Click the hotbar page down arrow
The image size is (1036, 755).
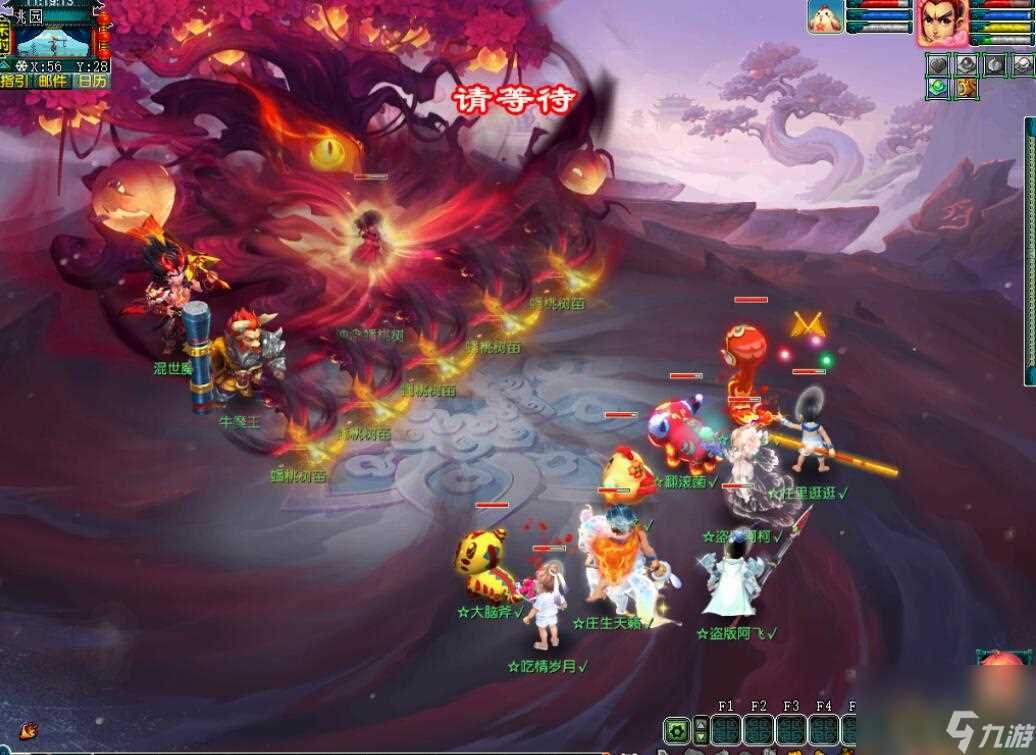click(x=700, y=737)
